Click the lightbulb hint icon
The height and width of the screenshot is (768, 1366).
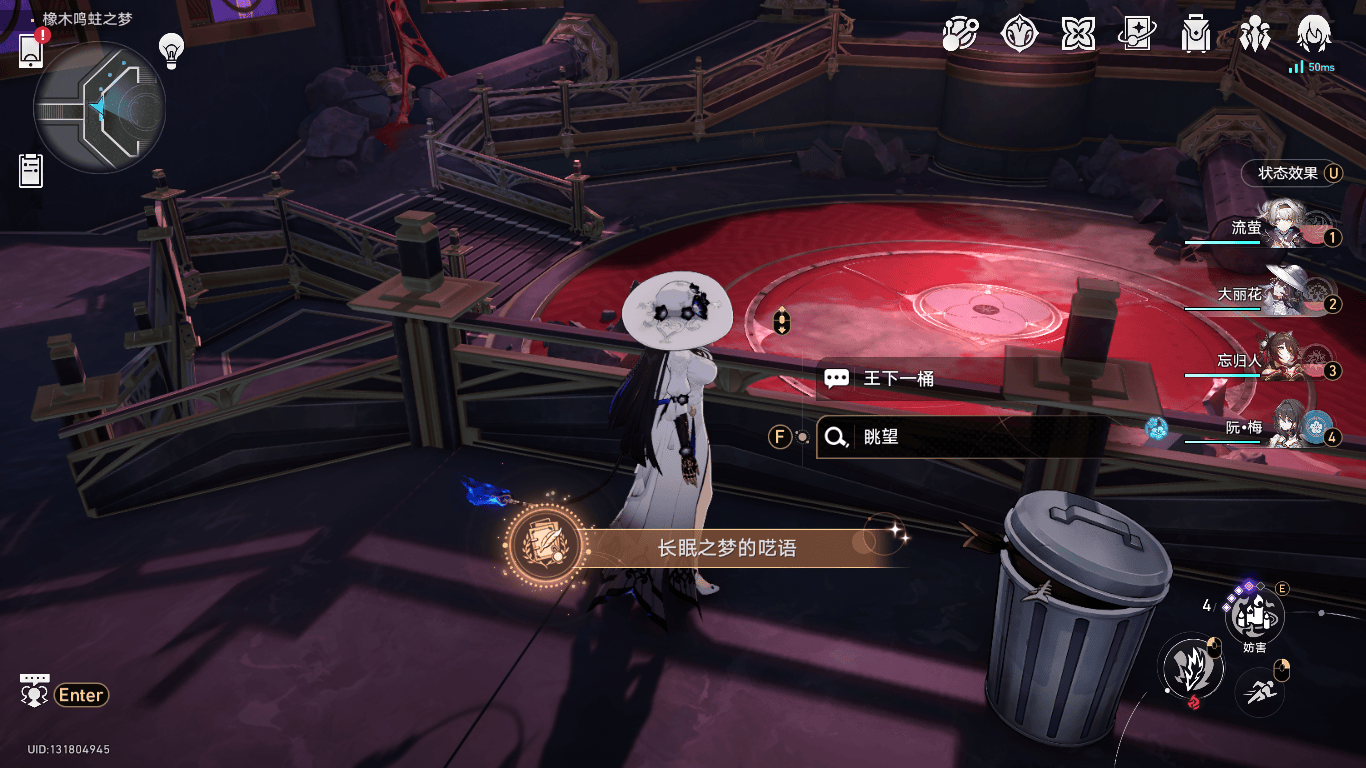coord(173,47)
